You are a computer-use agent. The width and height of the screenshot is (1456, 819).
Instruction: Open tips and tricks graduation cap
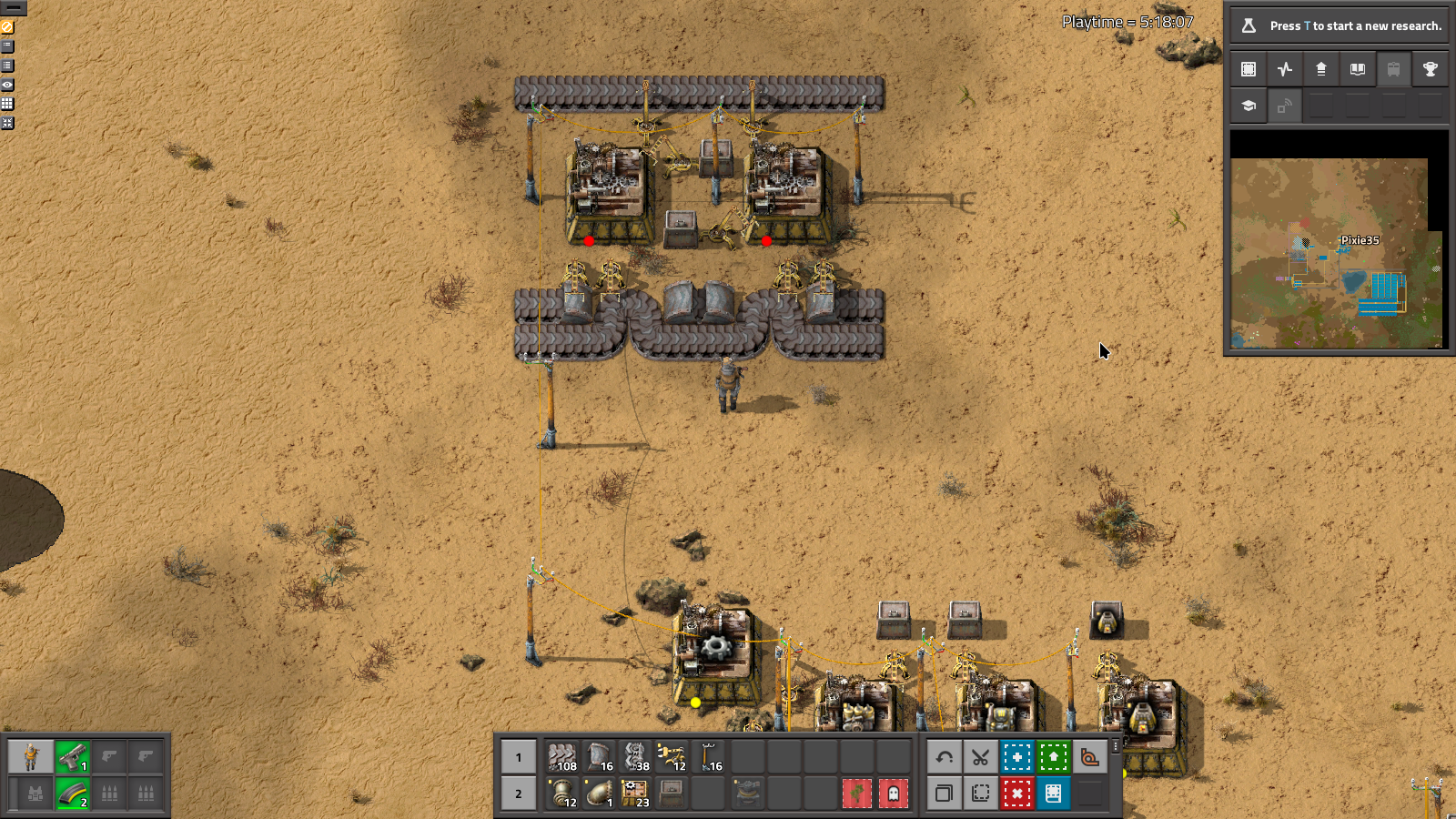point(1249,106)
